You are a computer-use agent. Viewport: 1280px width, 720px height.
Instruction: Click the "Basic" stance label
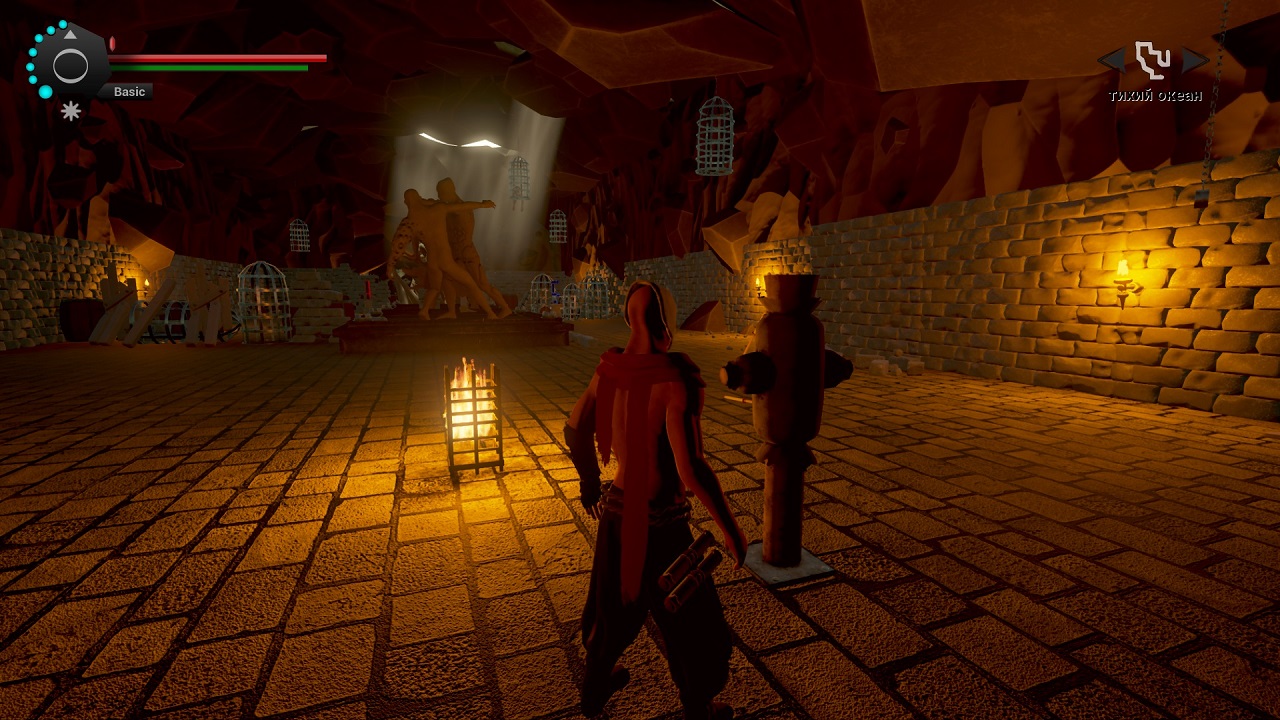point(129,92)
